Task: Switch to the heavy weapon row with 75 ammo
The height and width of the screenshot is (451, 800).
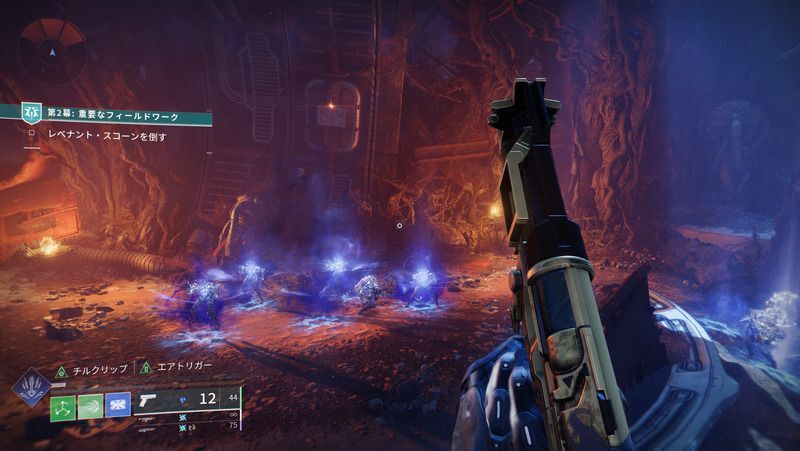Action: tap(190, 426)
